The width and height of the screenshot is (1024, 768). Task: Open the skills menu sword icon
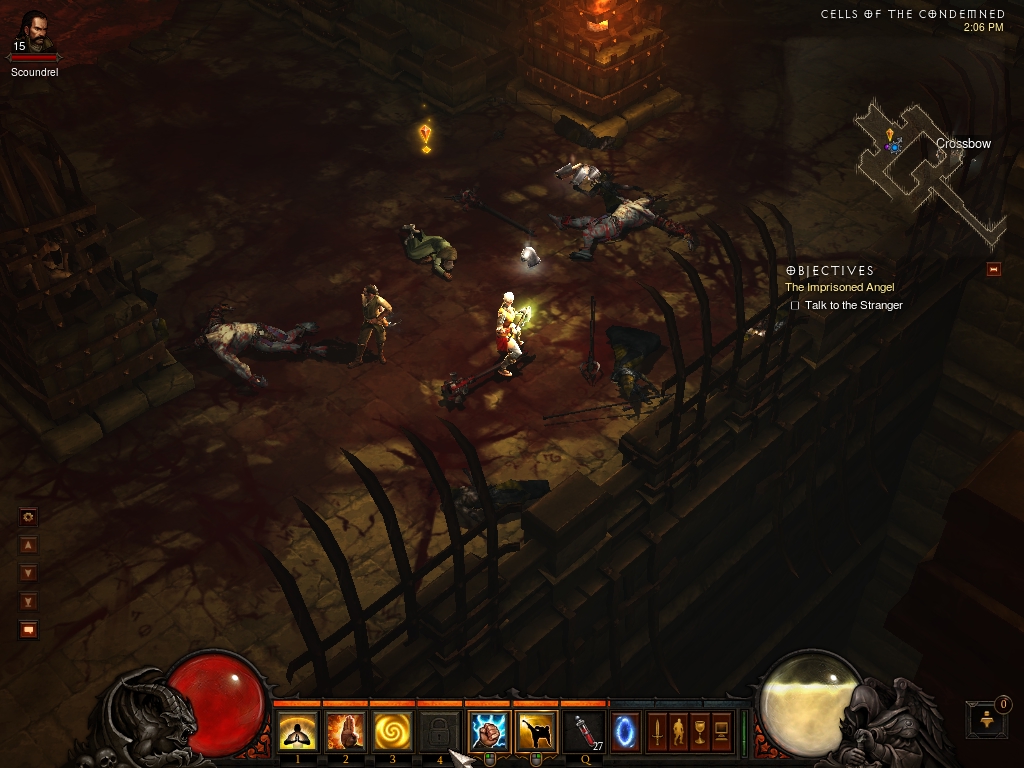click(657, 732)
